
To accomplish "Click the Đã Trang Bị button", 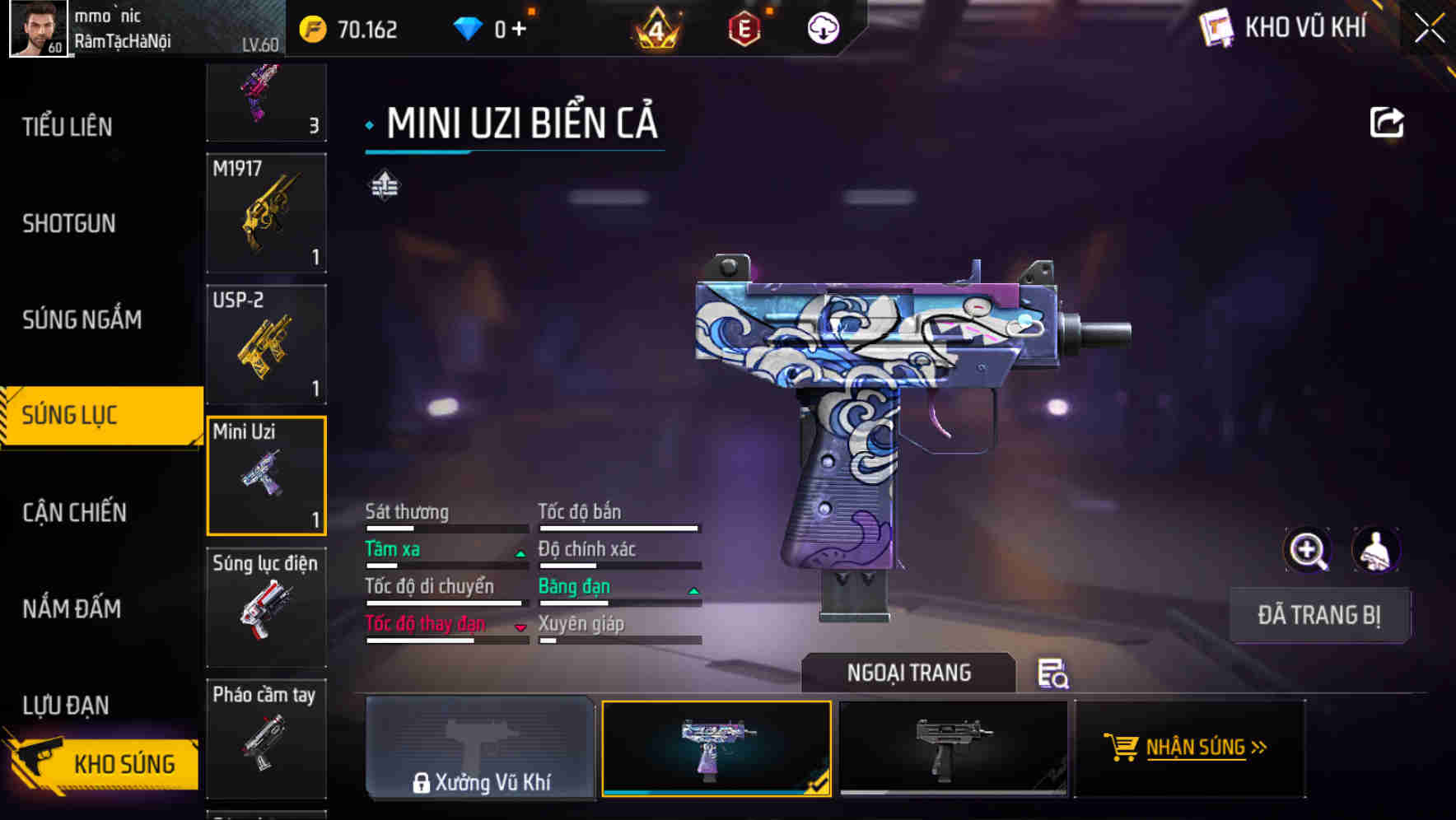I will pos(1318,615).
